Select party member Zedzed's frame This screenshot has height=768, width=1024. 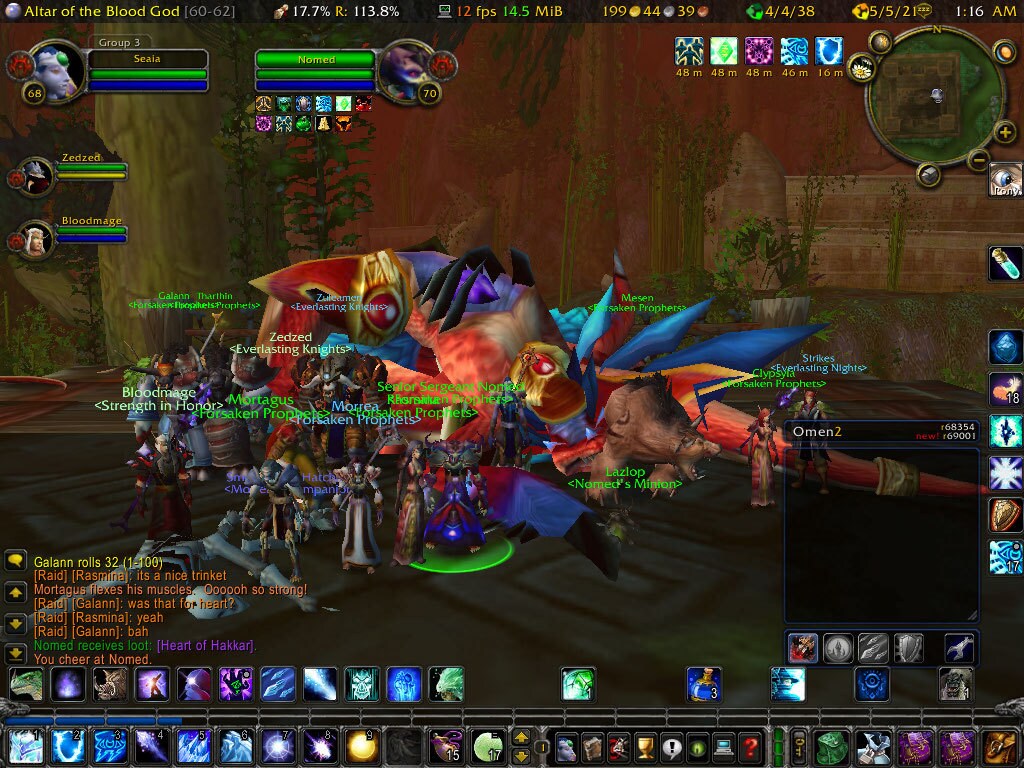(x=38, y=174)
